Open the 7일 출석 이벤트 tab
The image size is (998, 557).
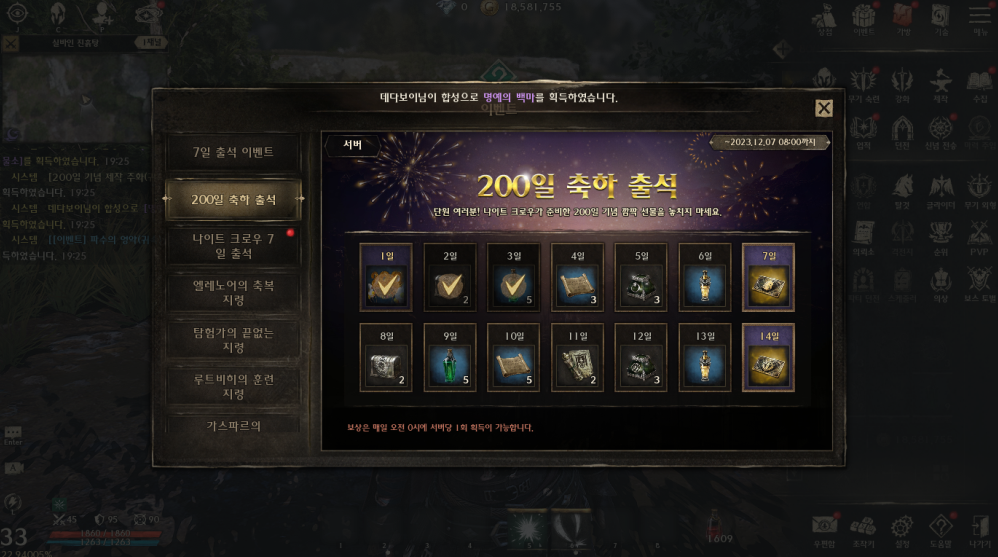pos(233,153)
